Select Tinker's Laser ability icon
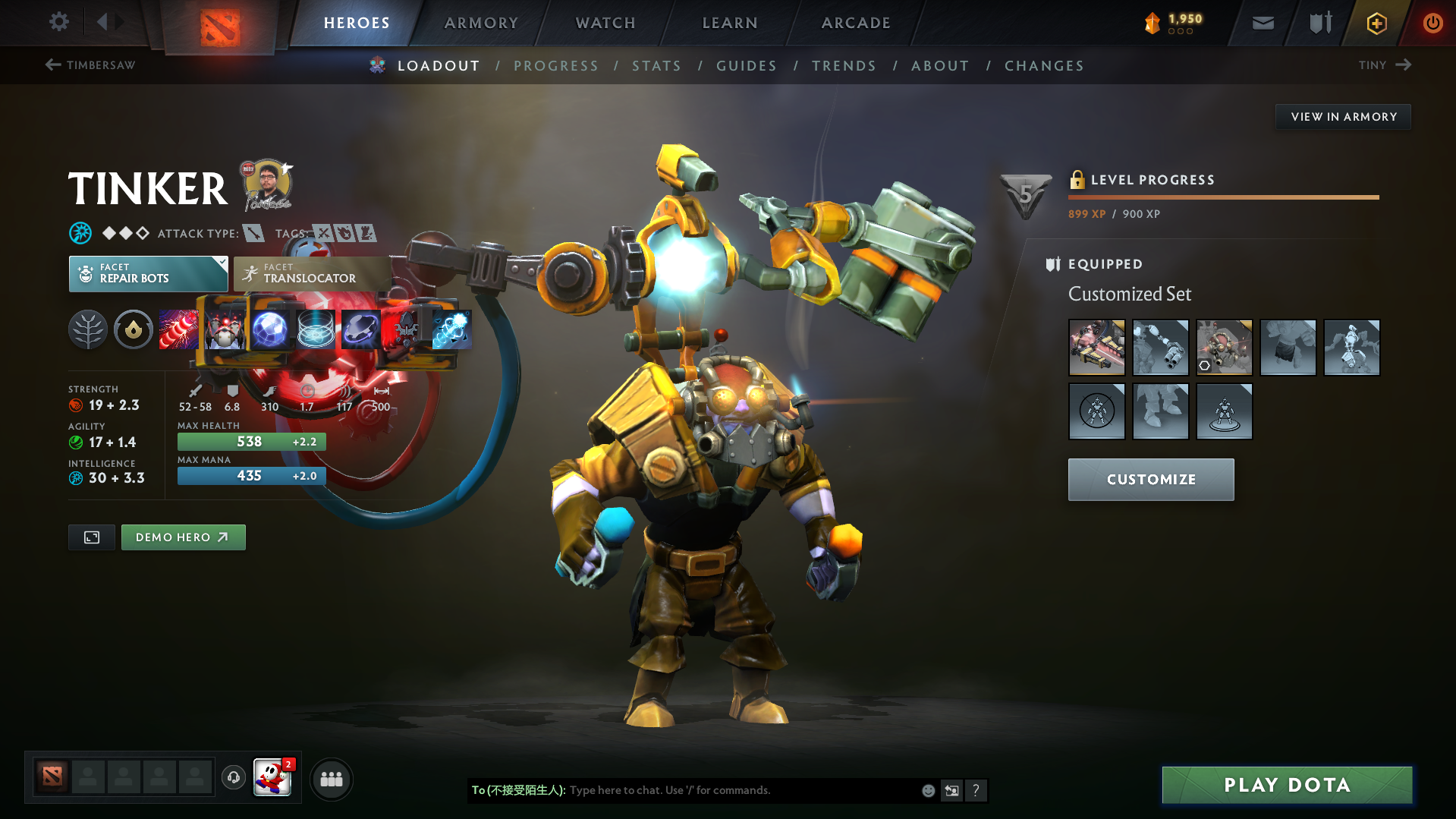This screenshot has height=819, width=1456. coord(179,329)
